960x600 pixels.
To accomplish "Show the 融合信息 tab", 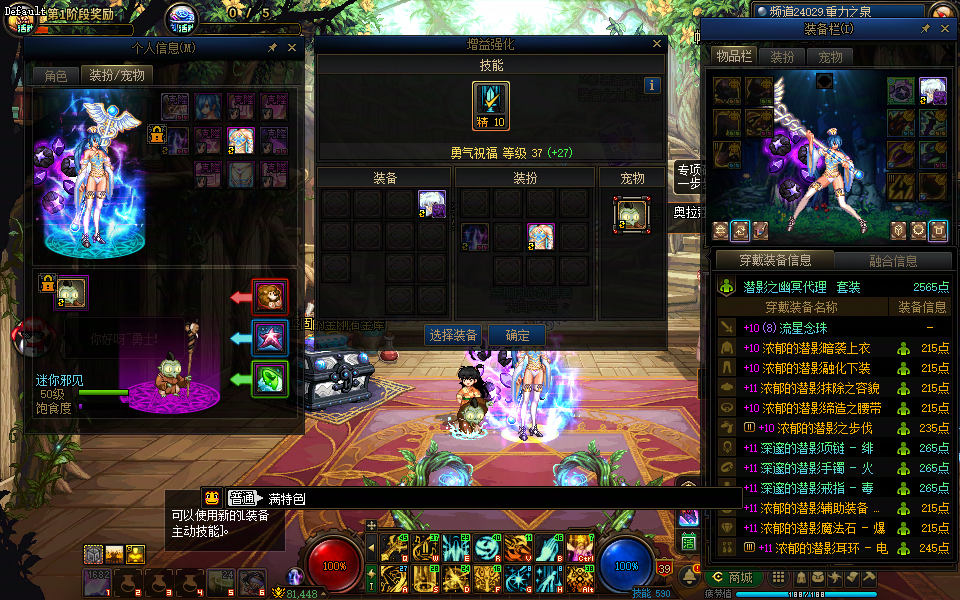I will (x=893, y=261).
